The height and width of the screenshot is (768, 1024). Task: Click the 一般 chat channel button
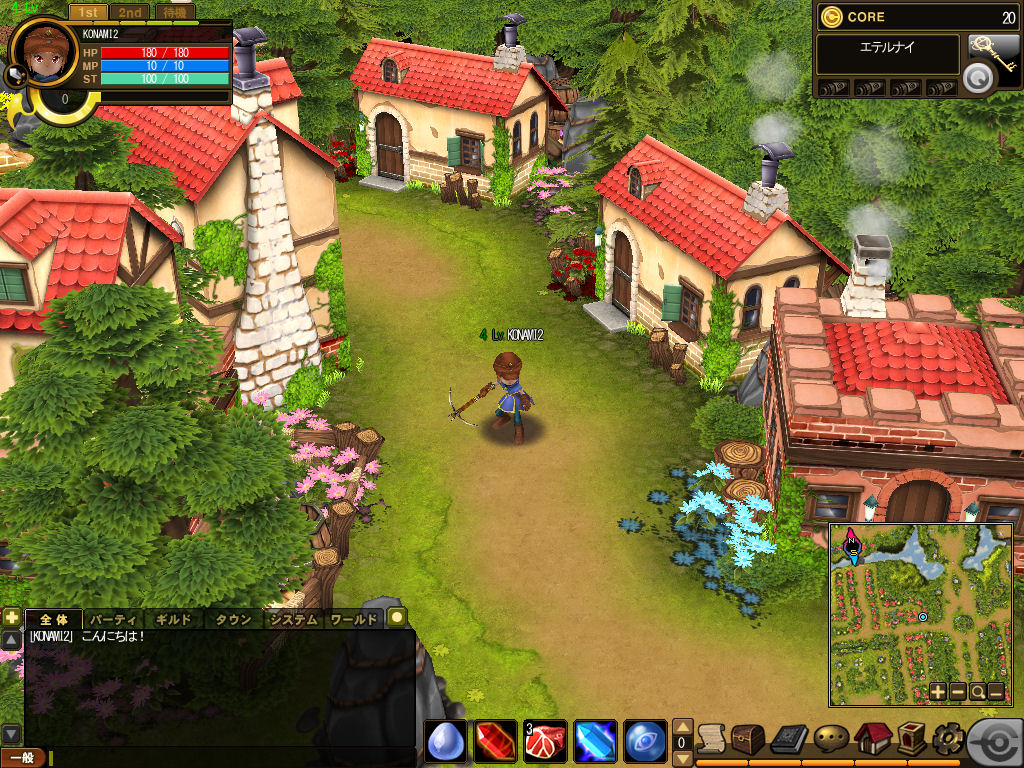click(x=23, y=758)
